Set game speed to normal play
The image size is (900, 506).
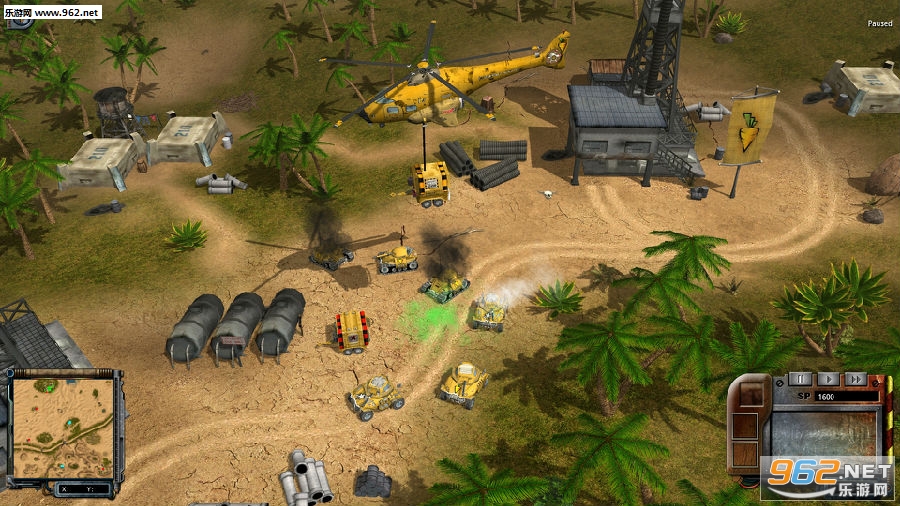point(827,379)
